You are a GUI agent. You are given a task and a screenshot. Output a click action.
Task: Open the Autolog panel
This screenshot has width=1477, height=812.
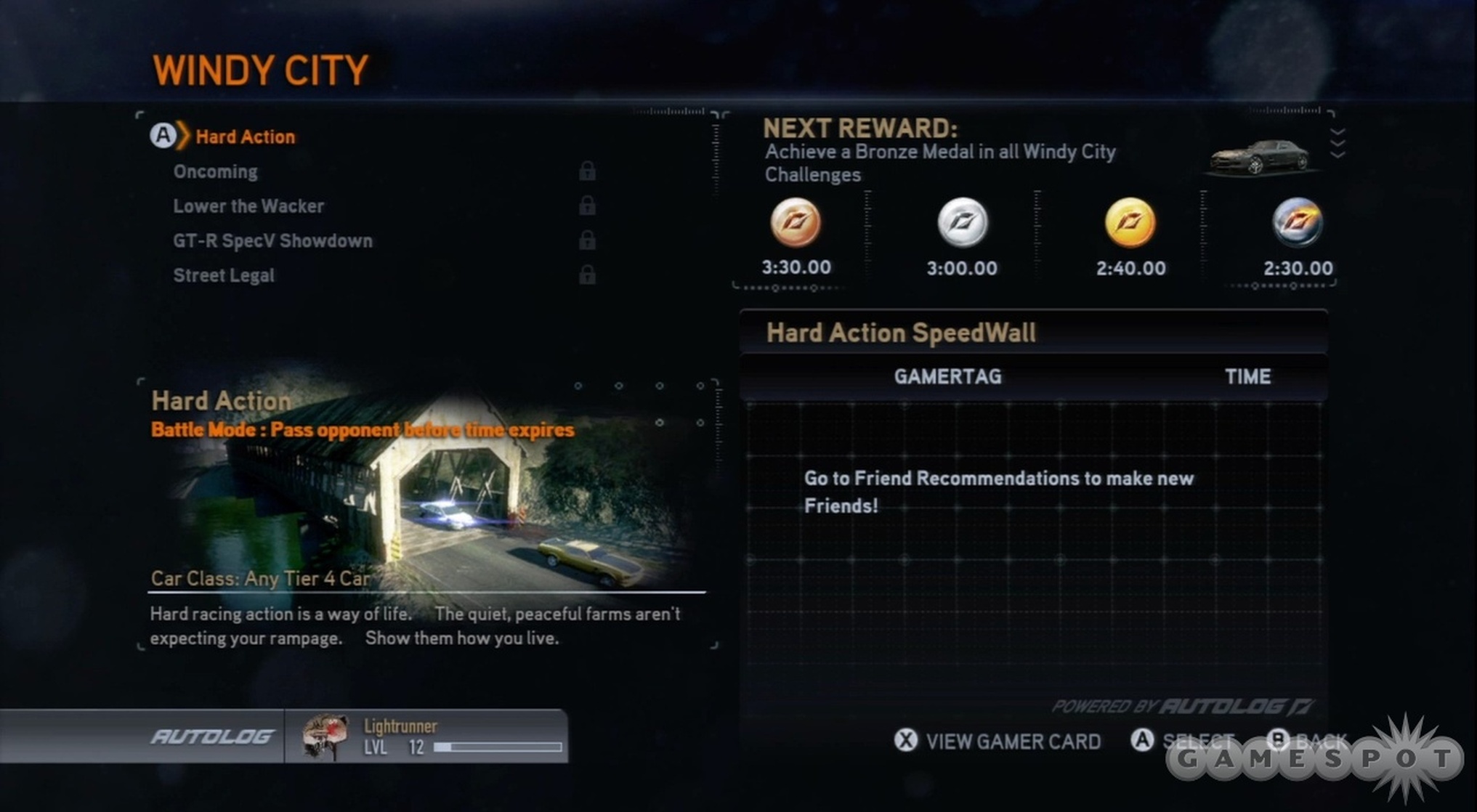click(212, 736)
